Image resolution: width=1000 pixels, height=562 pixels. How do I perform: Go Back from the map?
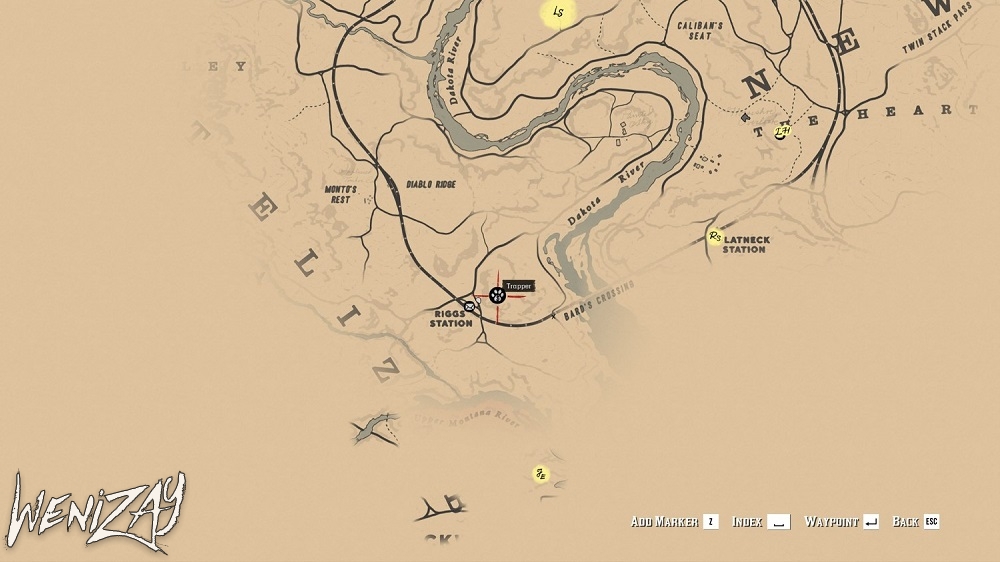click(x=915, y=521)
